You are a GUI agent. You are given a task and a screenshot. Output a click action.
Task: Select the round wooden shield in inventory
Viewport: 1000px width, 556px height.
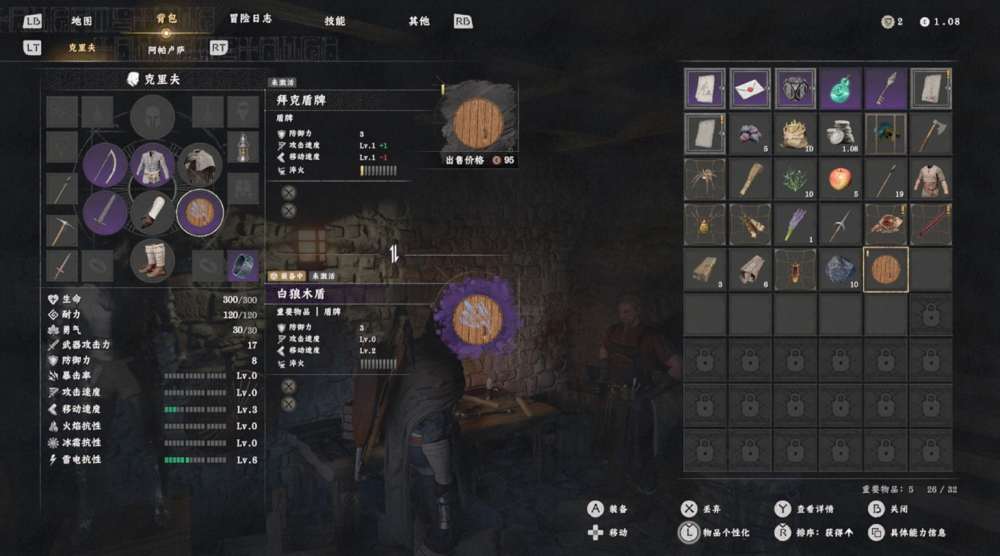pos(885,269)
